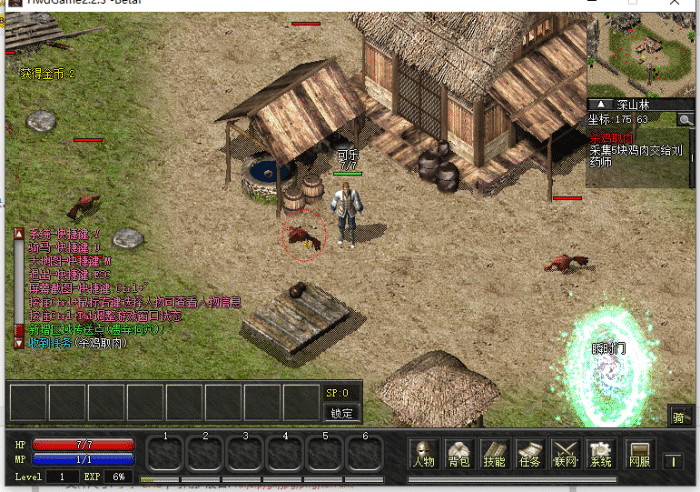Click the magnifier icon beside coordinates
This screenshot has height=492, width=700.
click(x=685, y=119)
